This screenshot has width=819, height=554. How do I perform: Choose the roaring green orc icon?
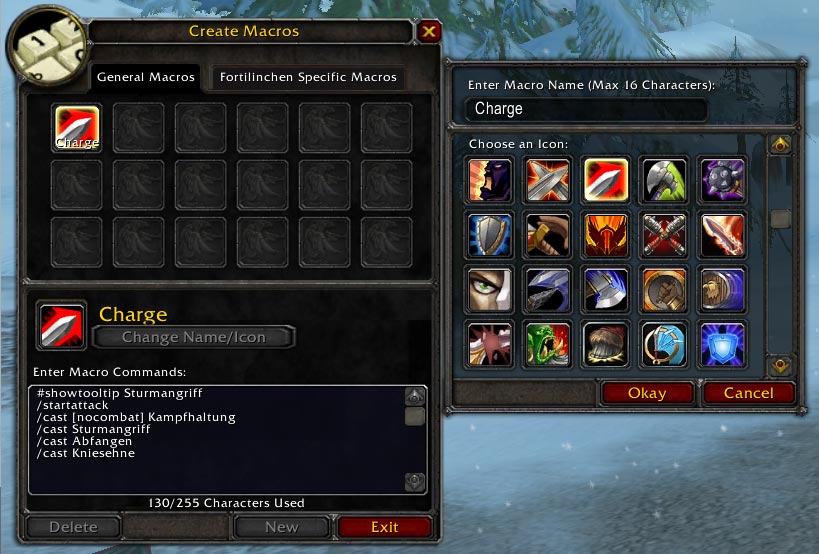548,343
